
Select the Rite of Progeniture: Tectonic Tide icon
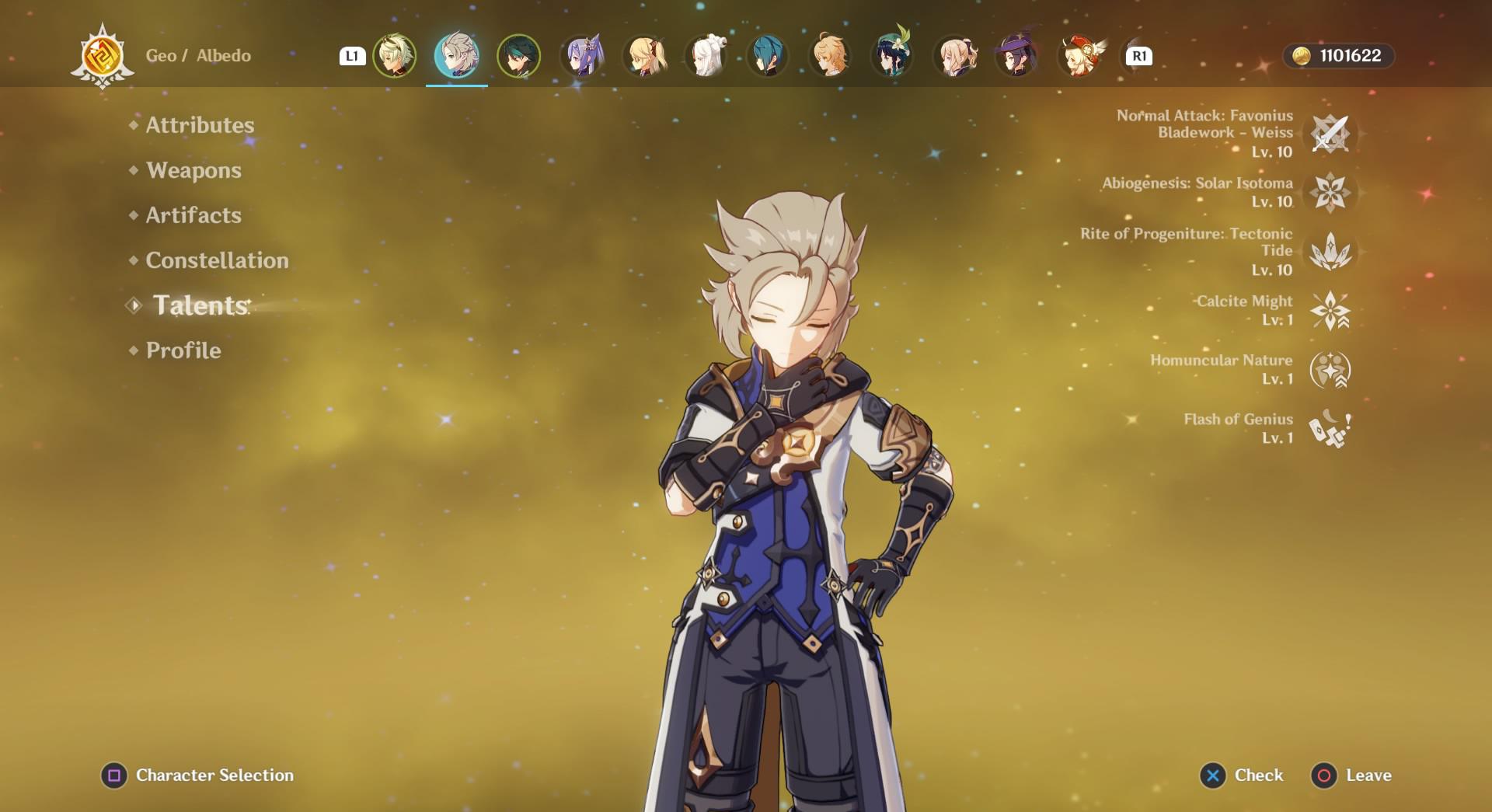(x=1332, y=252)
